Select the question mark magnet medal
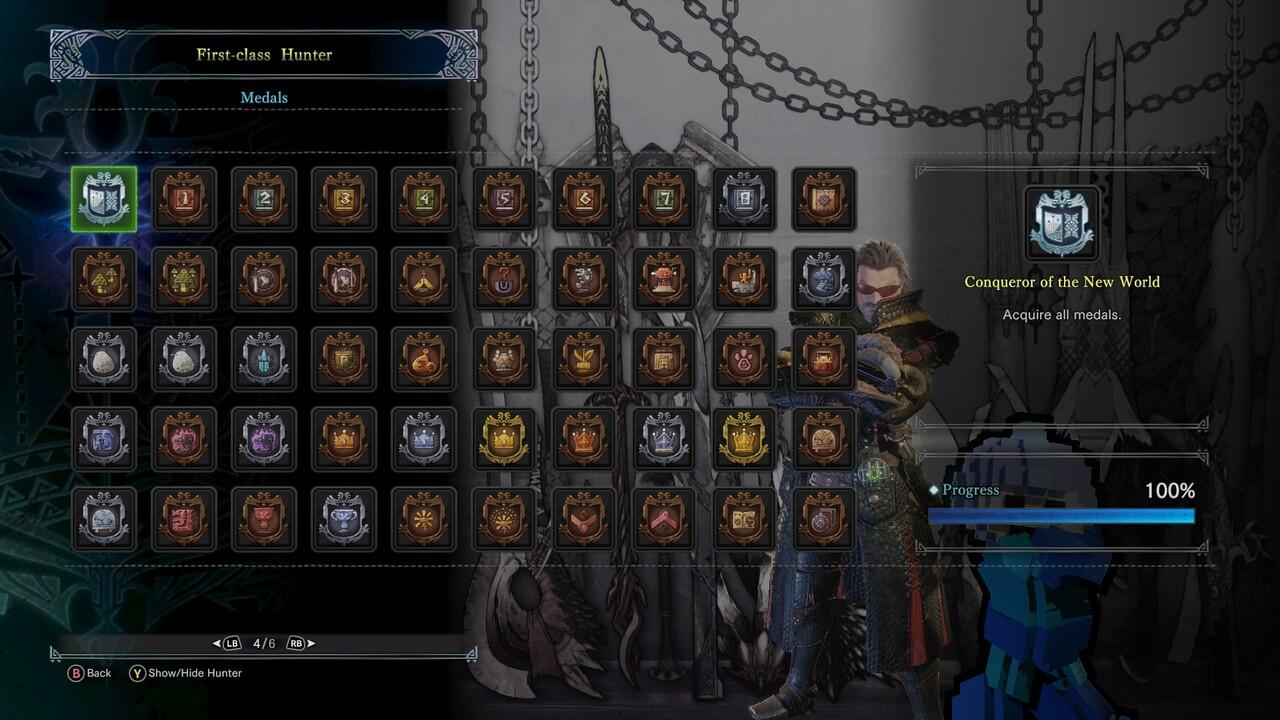 click(x=504, y=280)
